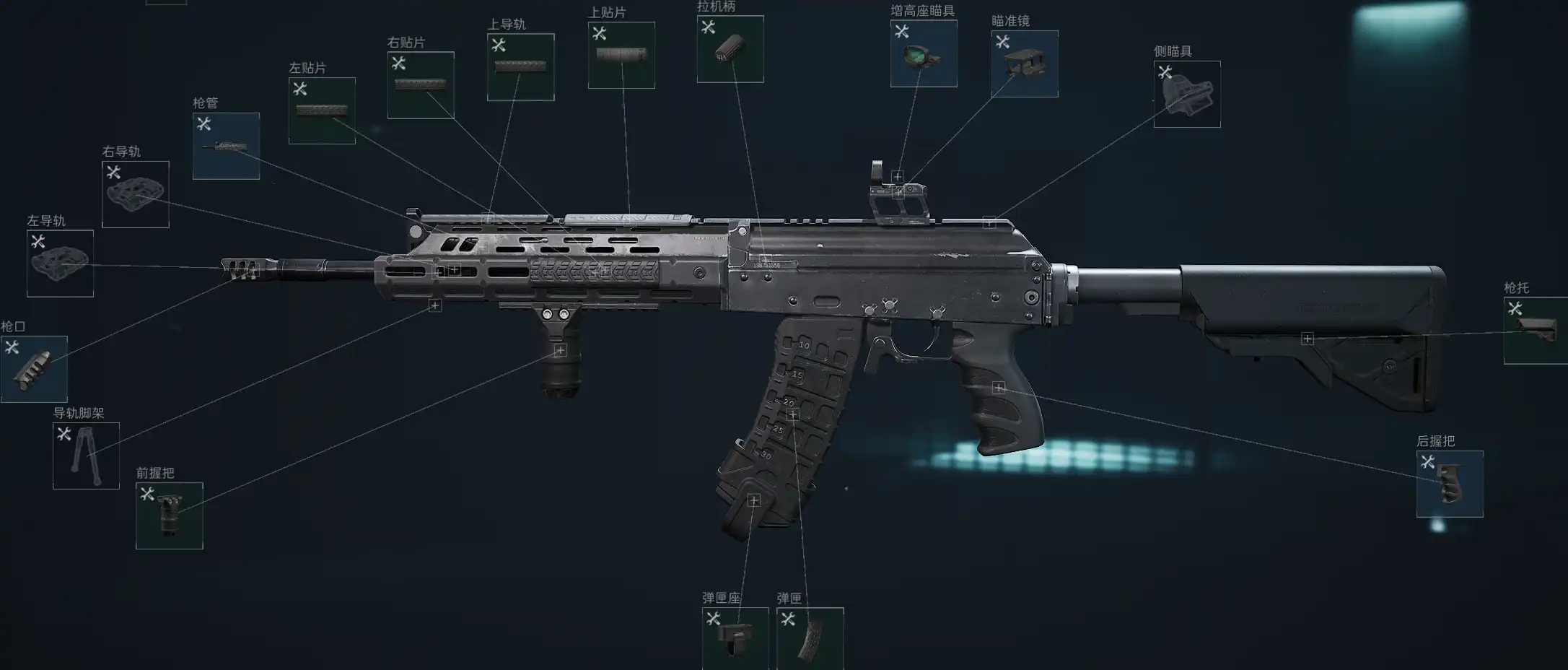The width and height of the screenshot is (1568, 670).
Task: Open the 左导轨 left rail slot
Action: click(60, 264)
